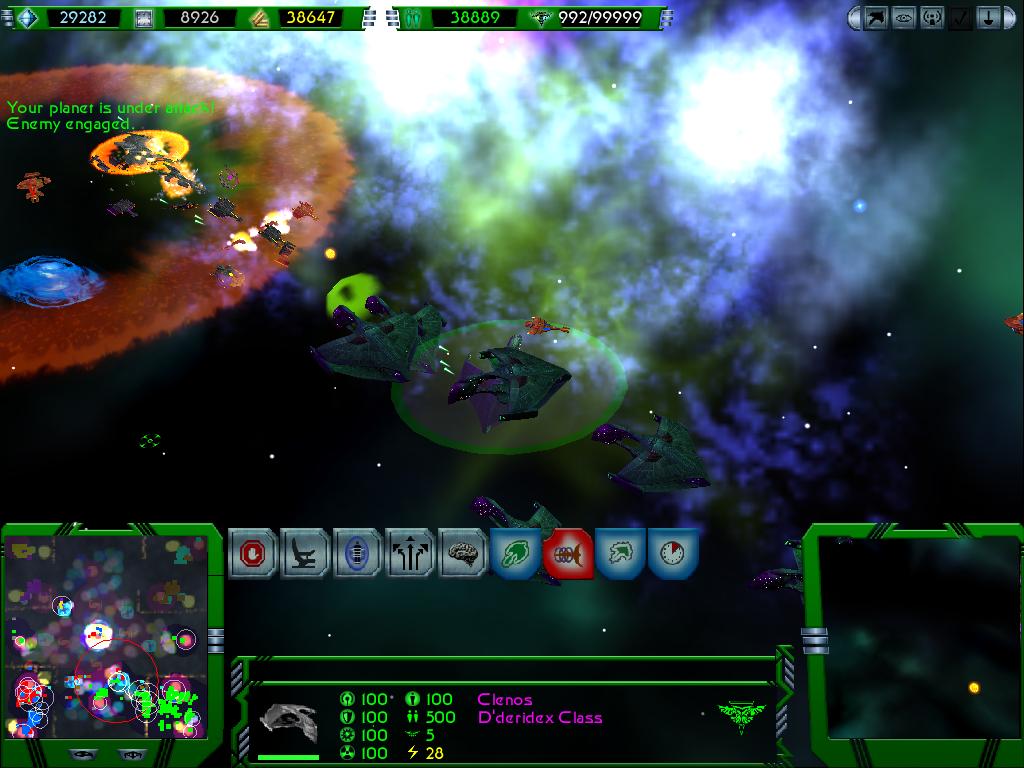Activate the clock timer special ability
Screen dimensions: 1024x768
pyautogui.click(x=672, y=553)
